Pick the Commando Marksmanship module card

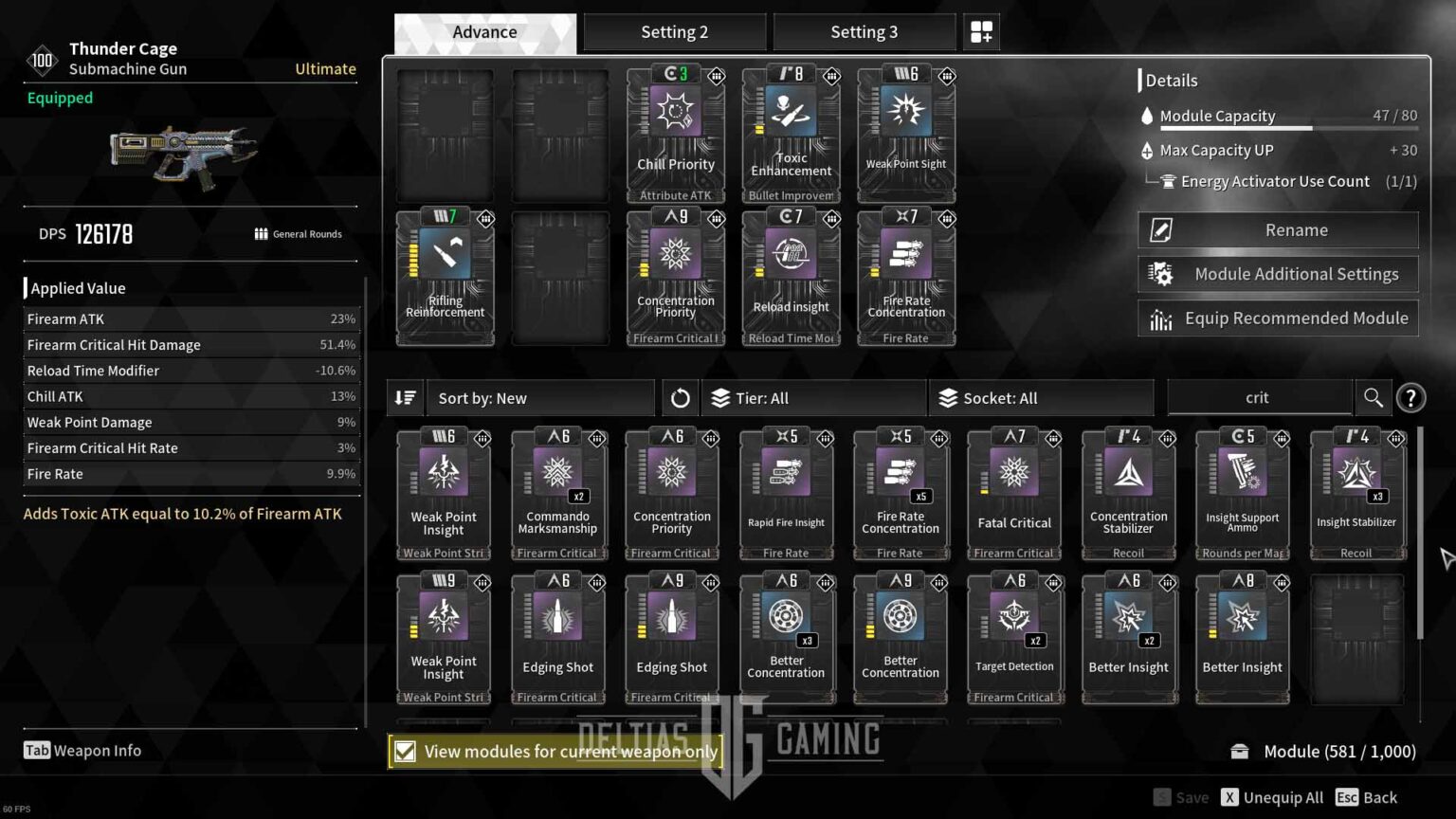[557, 493]
